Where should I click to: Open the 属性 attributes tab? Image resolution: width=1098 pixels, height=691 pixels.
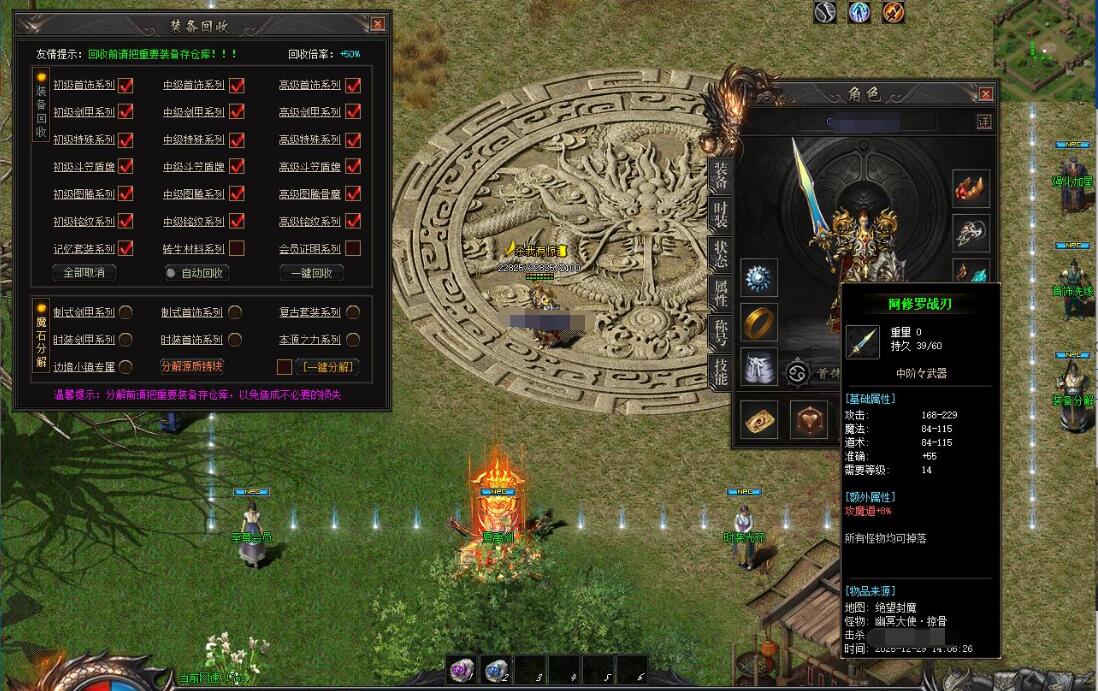[719, 294]
